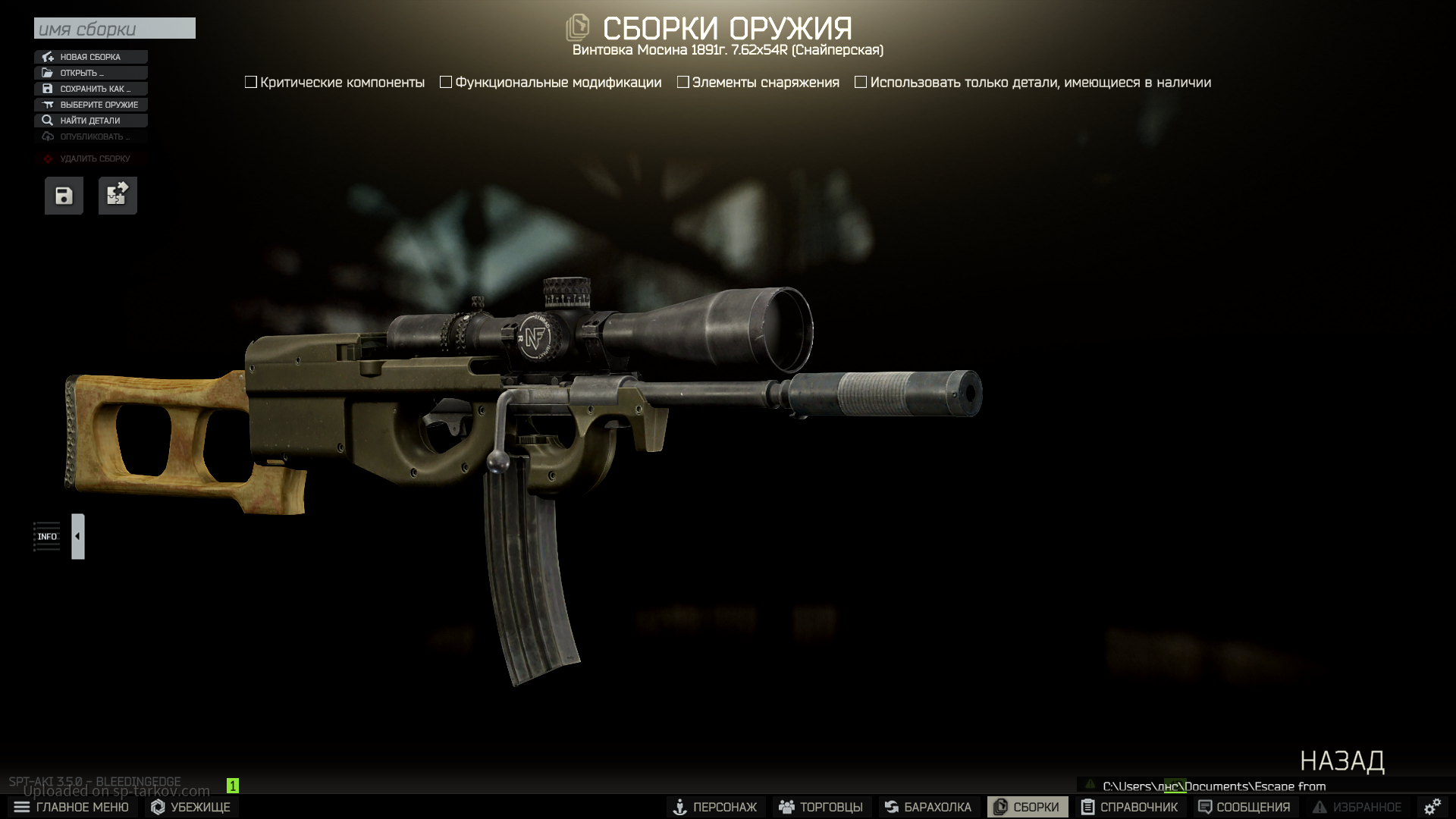Click the build name input field
1456x819 pixels.
click(x=115, y=29)
